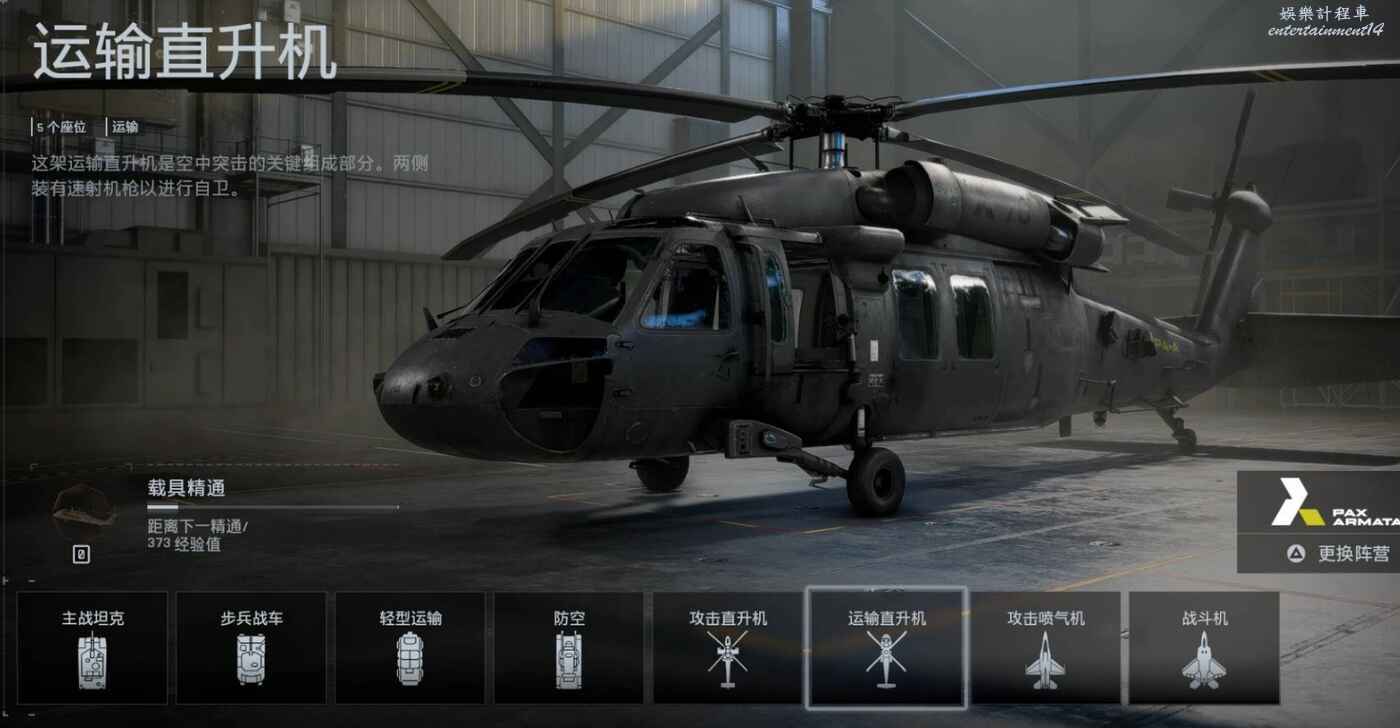
Task: Open the 载具精通 mastery badge
Action: [x=83, y=510]
